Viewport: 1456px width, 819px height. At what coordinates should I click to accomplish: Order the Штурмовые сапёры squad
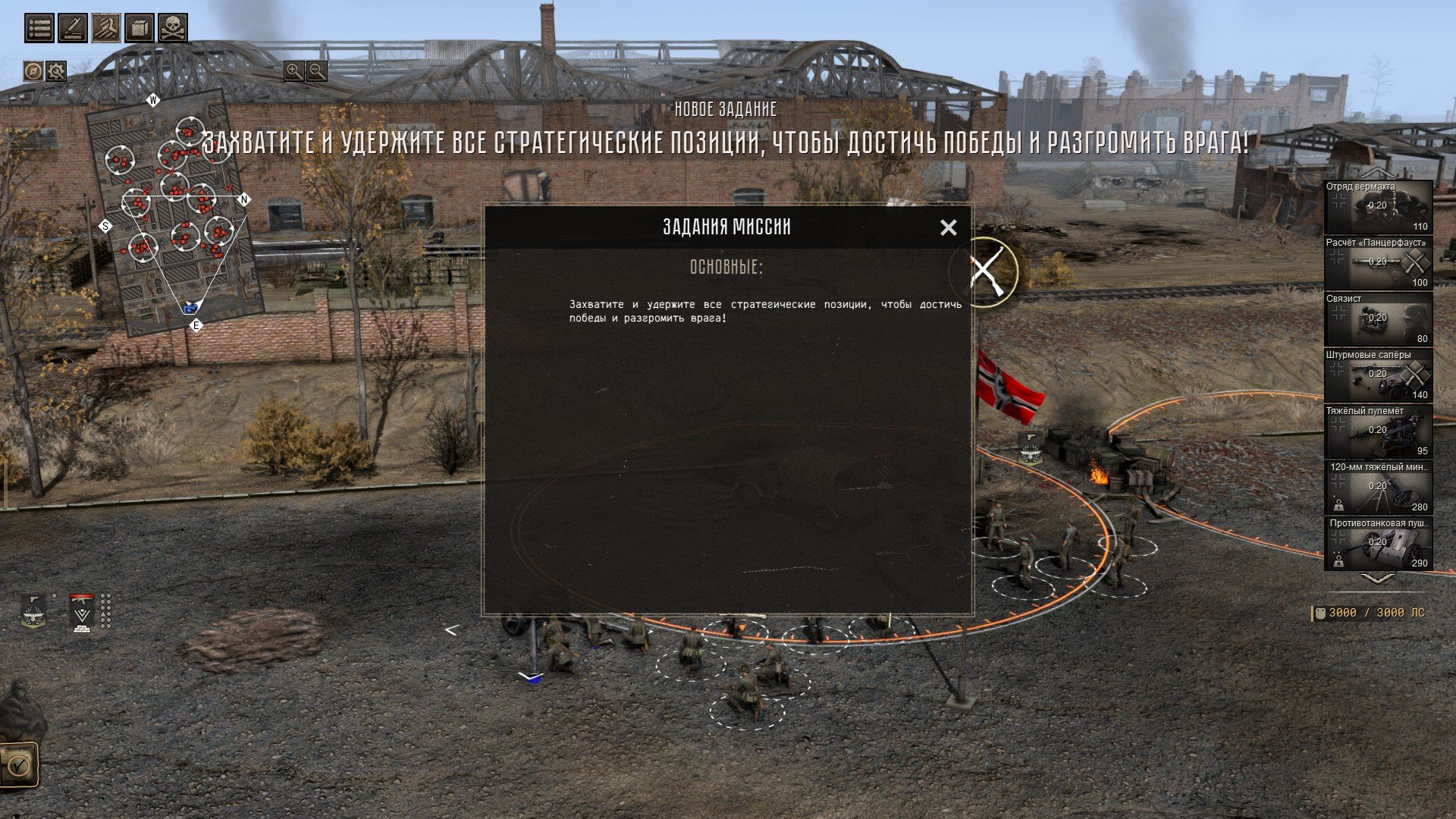pyautogui.click(x=1378, y=375)
